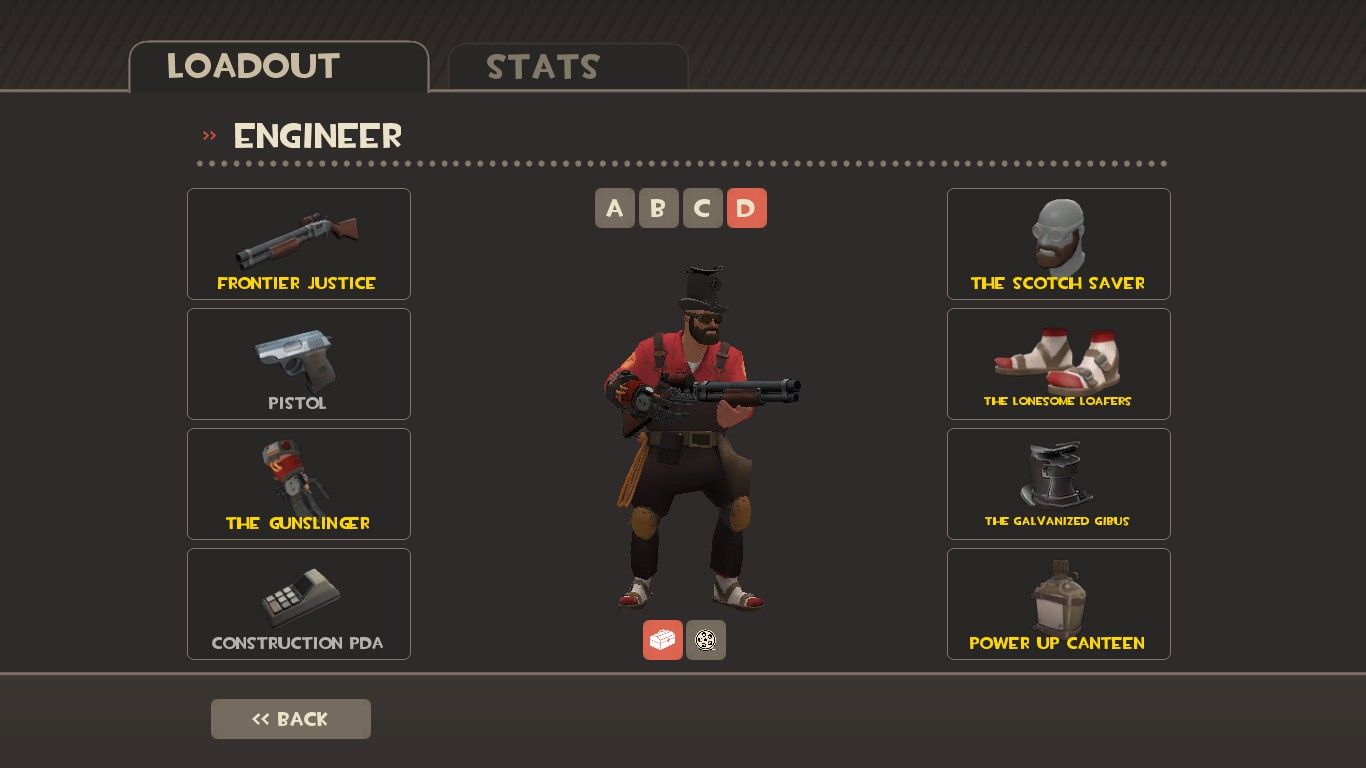Image resolution: width=1366 pixels, height=768 pixels.
Task: Open The Lonesome Loafers cosmetic slot
Action: tap(1058, 363)
